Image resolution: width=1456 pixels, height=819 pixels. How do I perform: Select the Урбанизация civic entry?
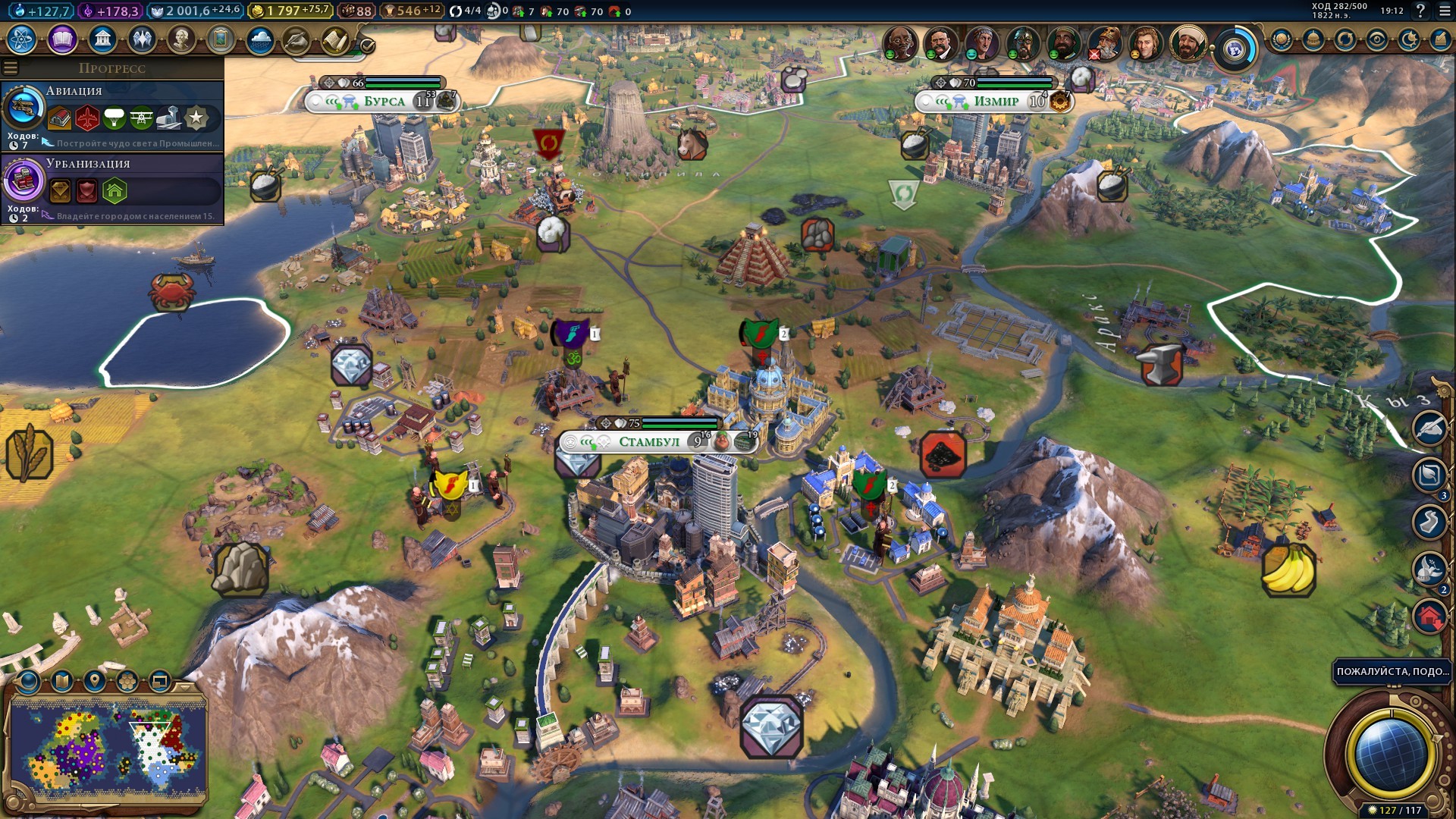[112, 187]
